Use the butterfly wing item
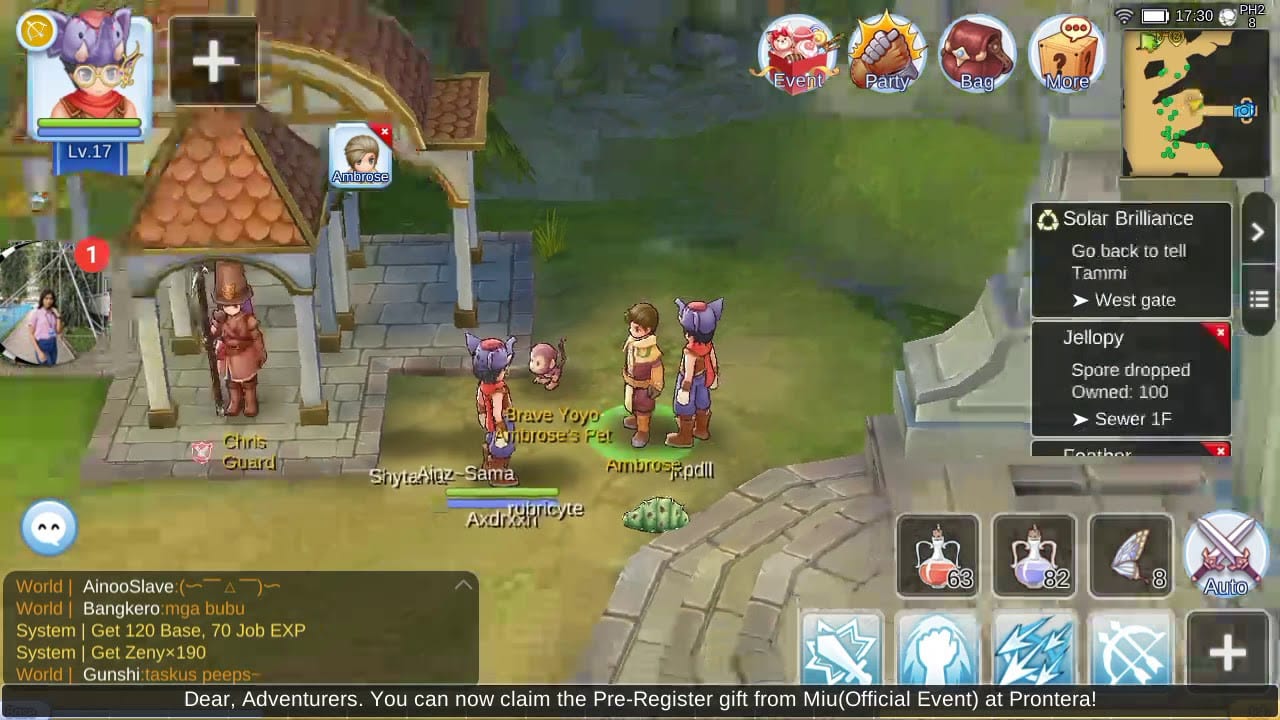This screenshot has width=1280, height=720. (x=1130, y=555)
